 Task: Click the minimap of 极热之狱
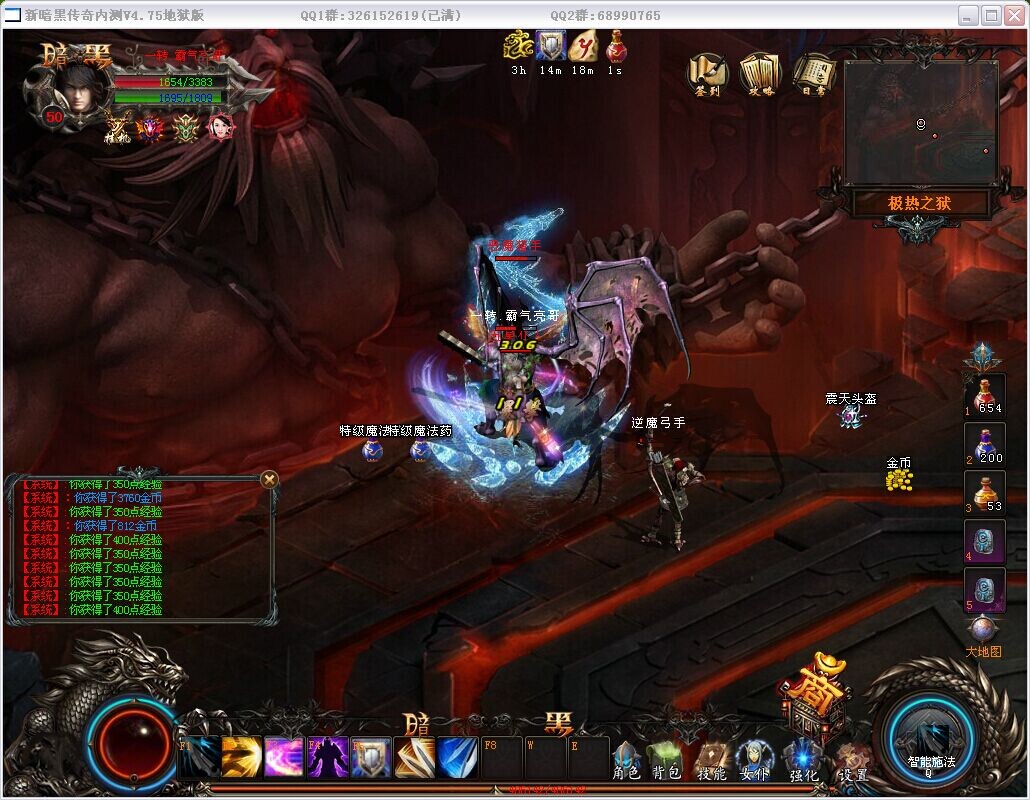click(920, 122)
